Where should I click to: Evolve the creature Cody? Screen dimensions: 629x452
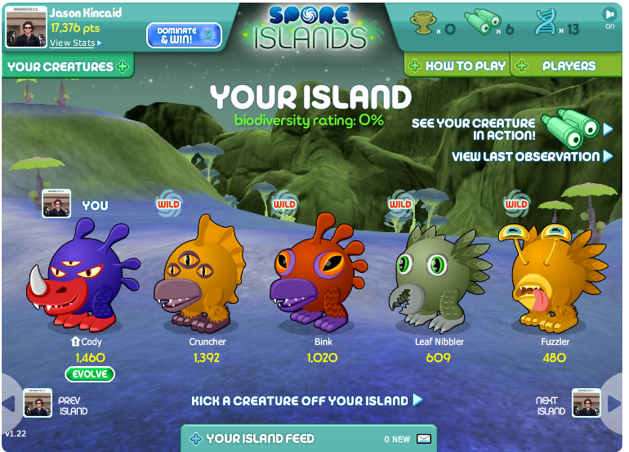(90, 374)
